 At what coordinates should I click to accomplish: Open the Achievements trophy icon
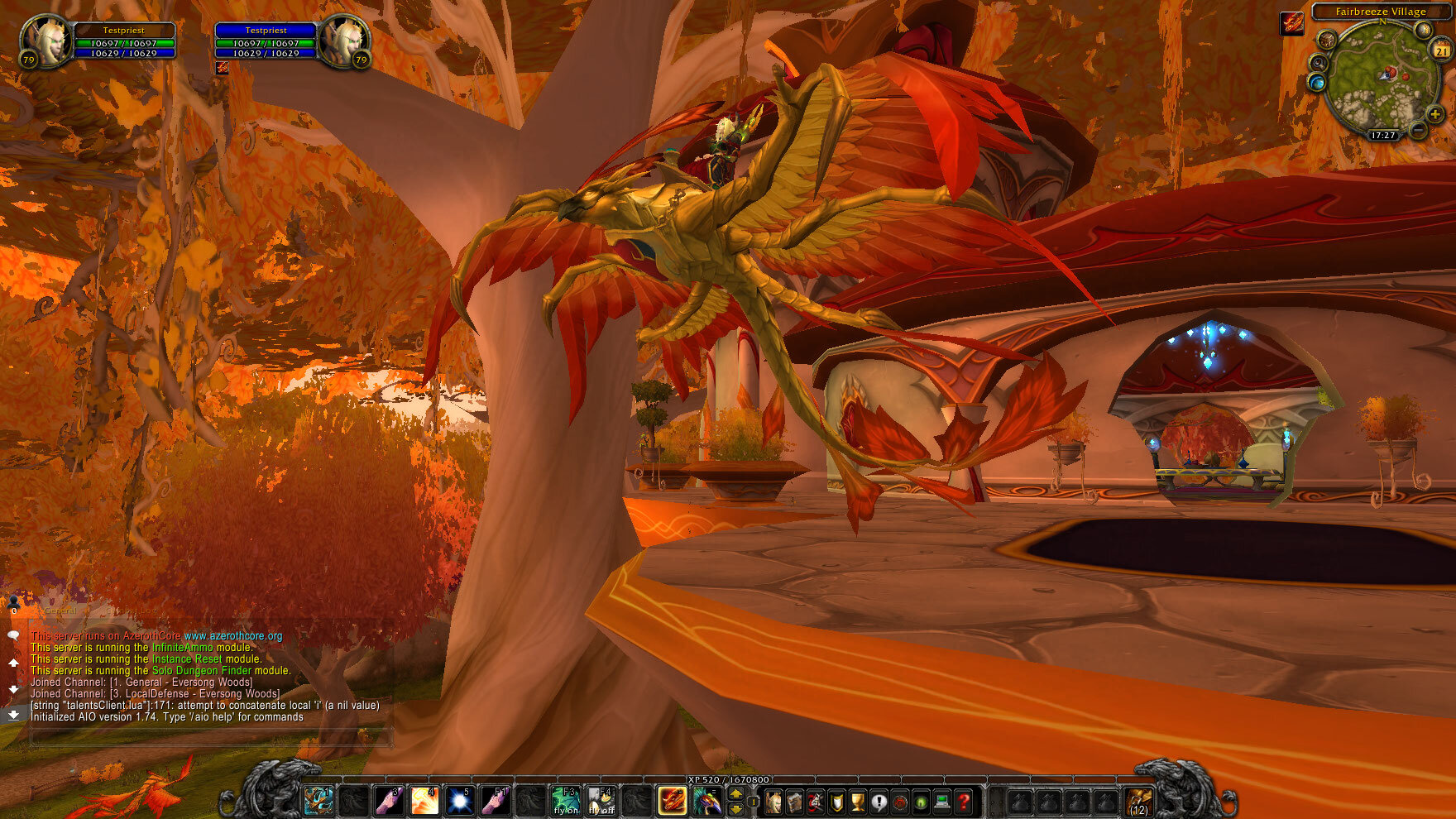coord(856,801)
